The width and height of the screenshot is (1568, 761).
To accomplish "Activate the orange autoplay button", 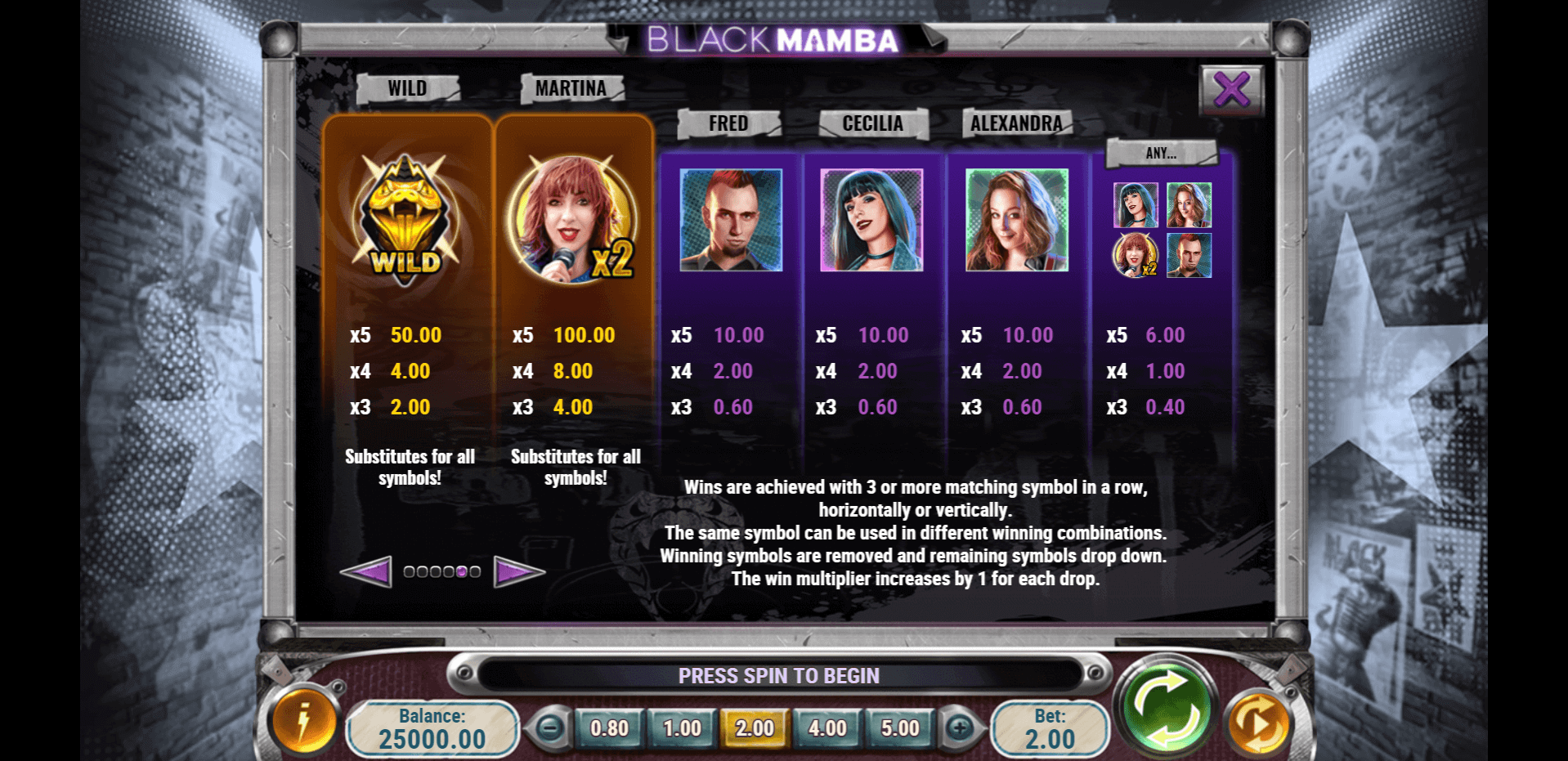I will click(x=1259, y=723).
